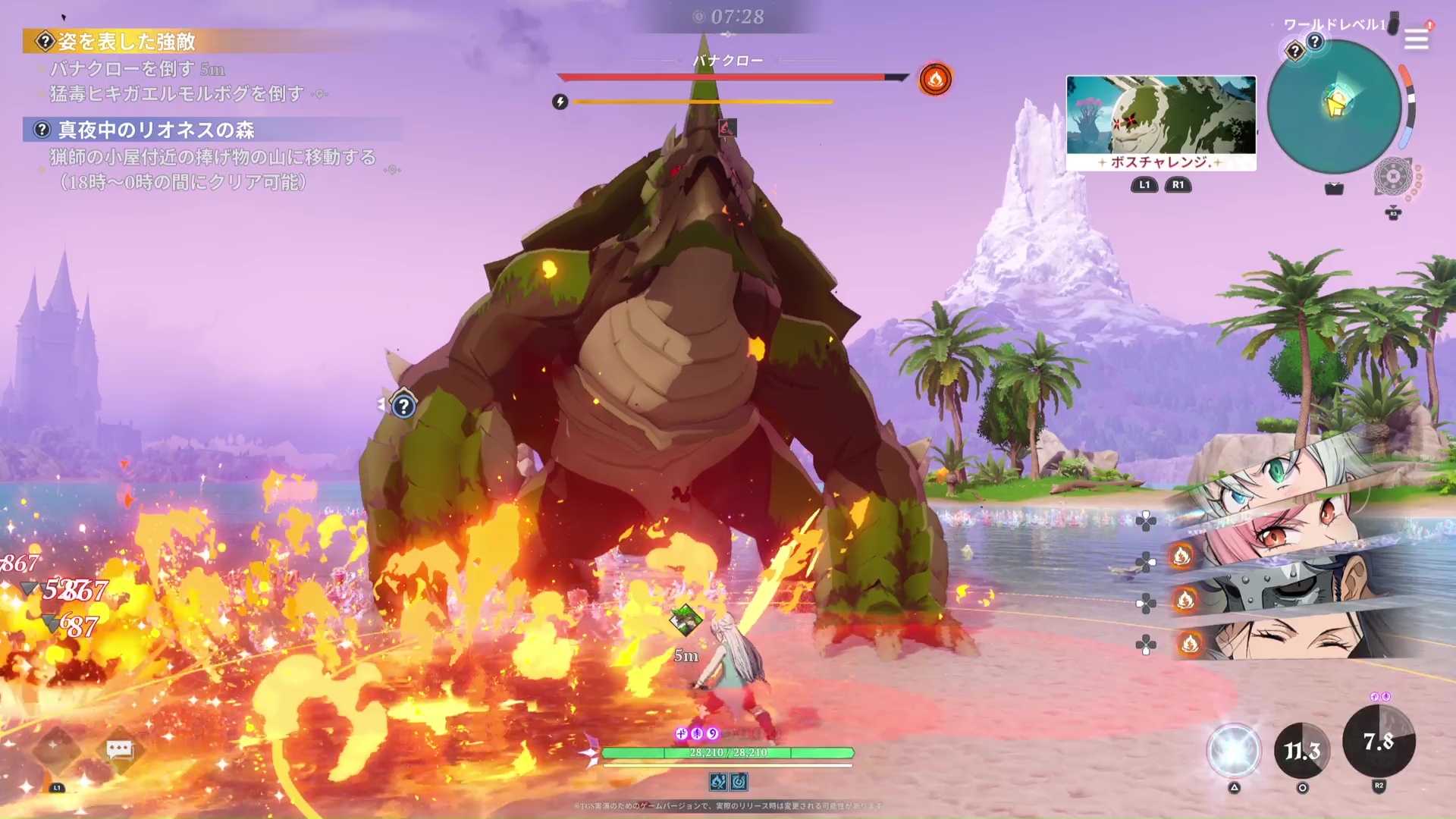Click the boss's fire element icon
The height and width of the screenshot is (819, 1456).
(935, 79)
